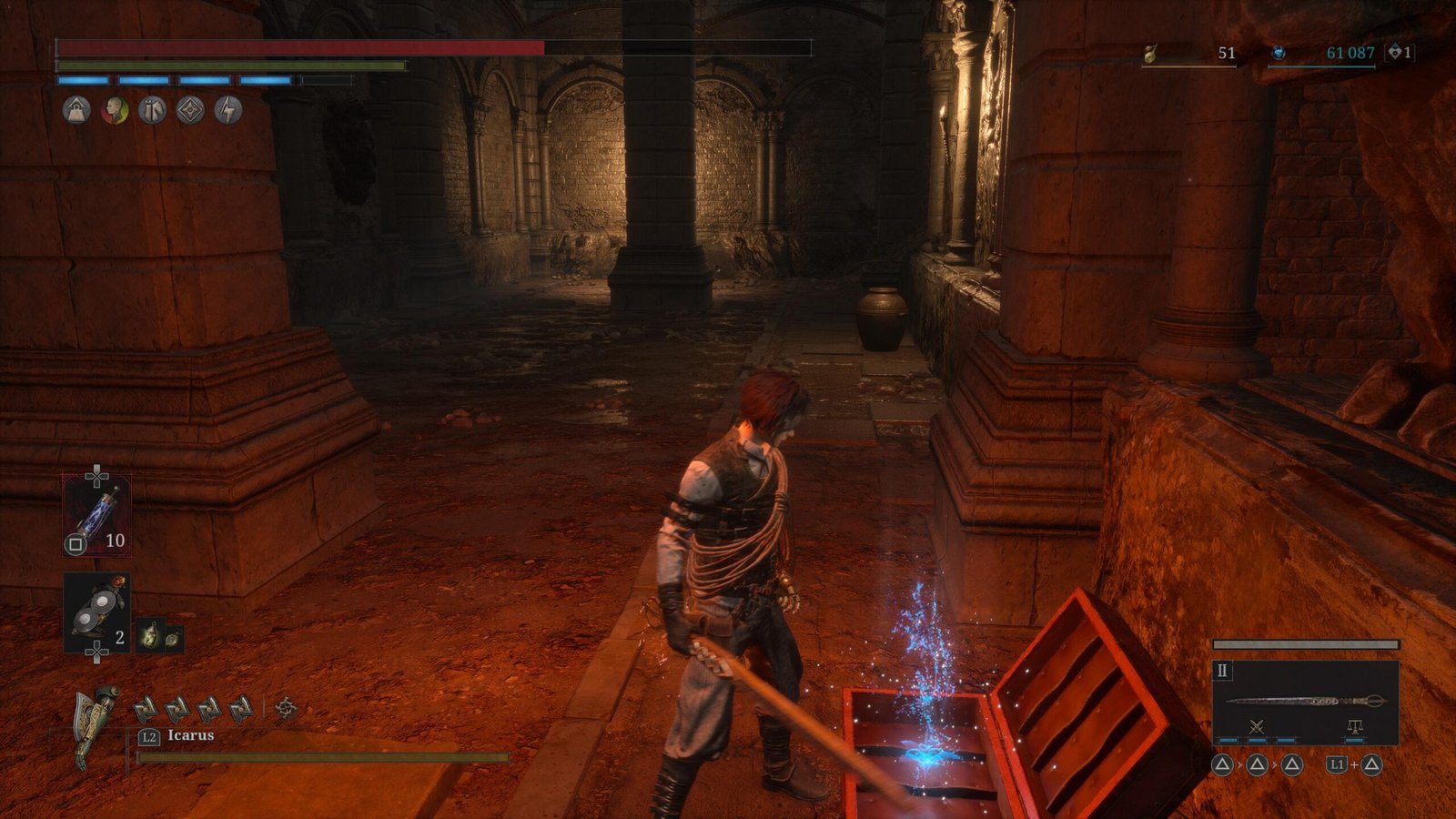Select the armor status buff icon

(152, 111)
